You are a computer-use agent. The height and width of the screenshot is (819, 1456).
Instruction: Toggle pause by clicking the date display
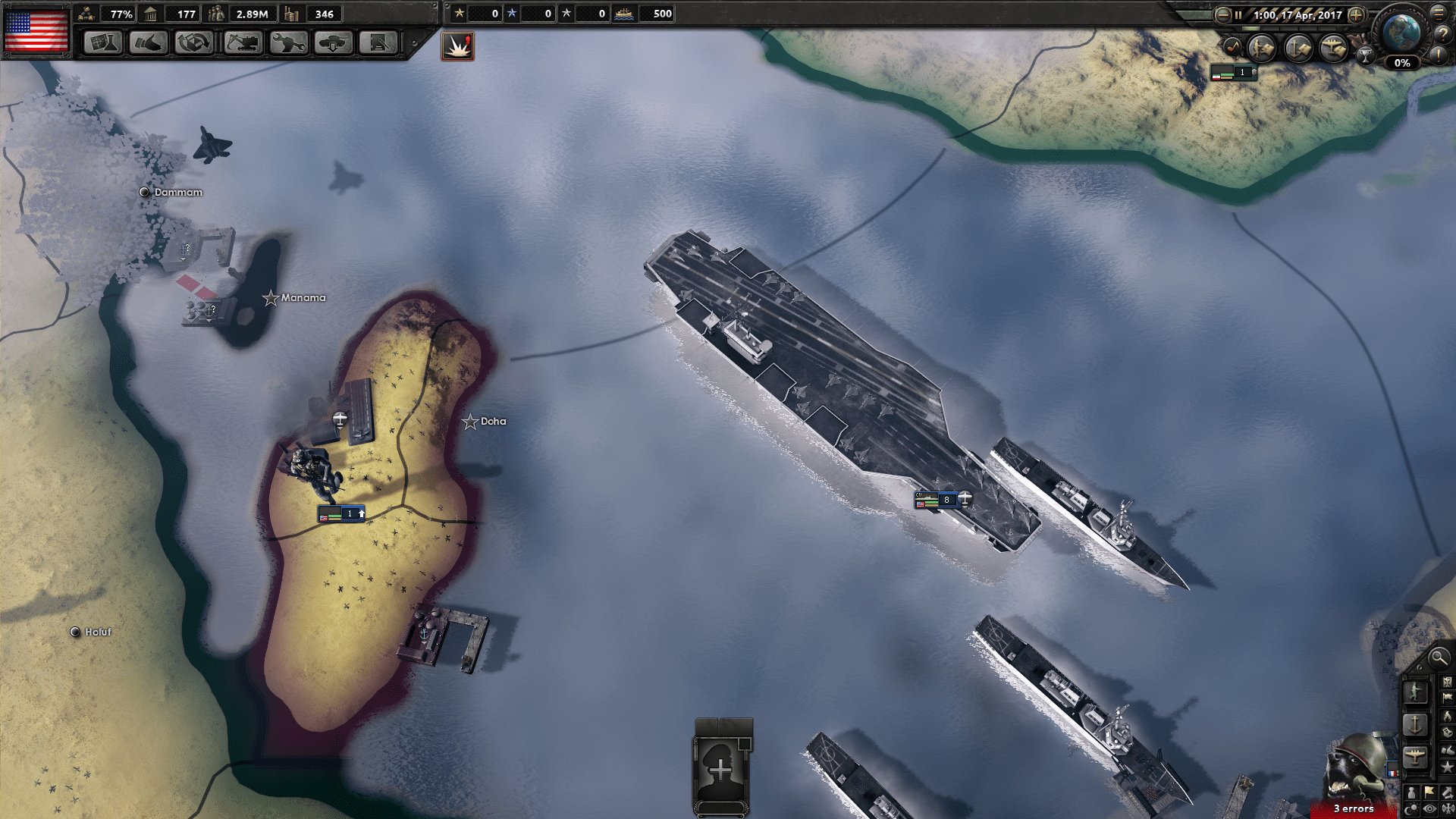click(x=1297, y=14)
